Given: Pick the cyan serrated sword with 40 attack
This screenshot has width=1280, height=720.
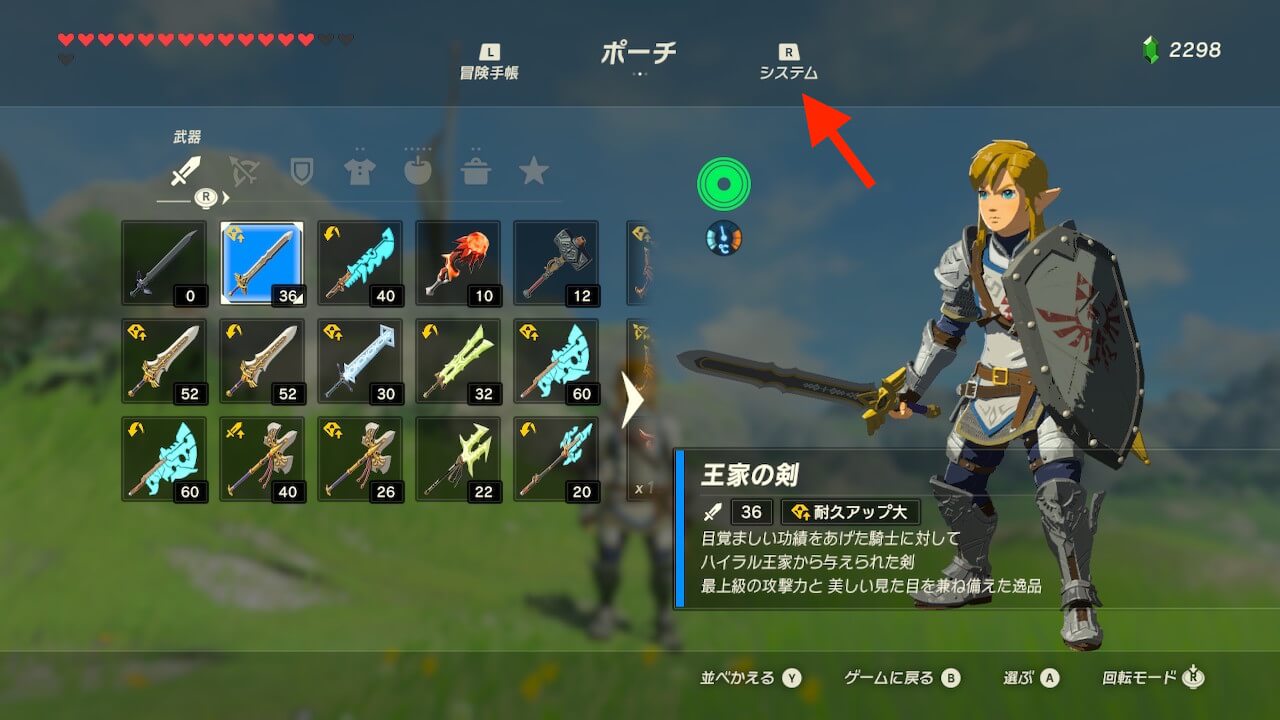Looking at the screenshot, I should coord(360,263).
